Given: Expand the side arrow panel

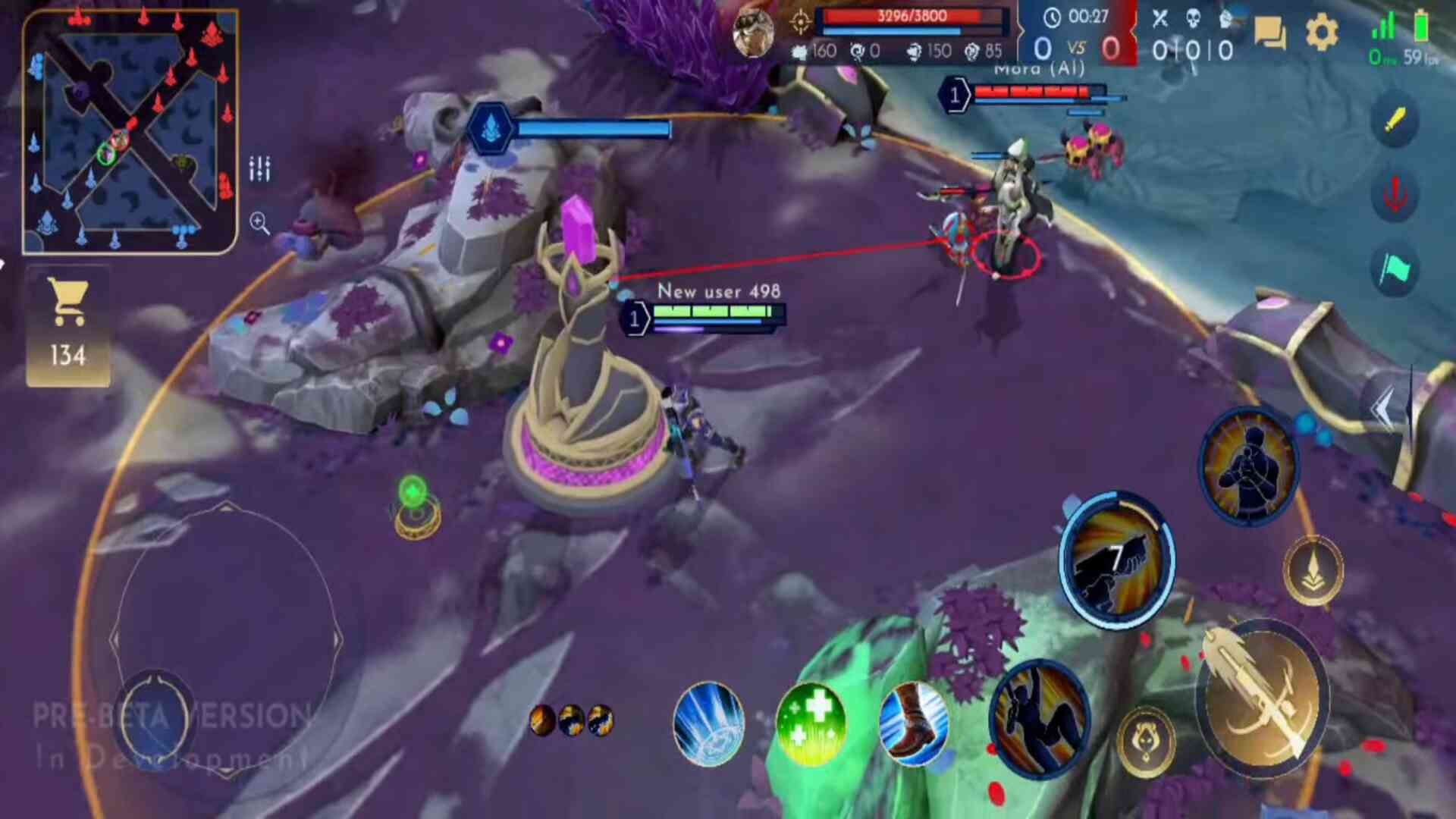Looking at the screenshot, I should click(x=1385, y=409).
